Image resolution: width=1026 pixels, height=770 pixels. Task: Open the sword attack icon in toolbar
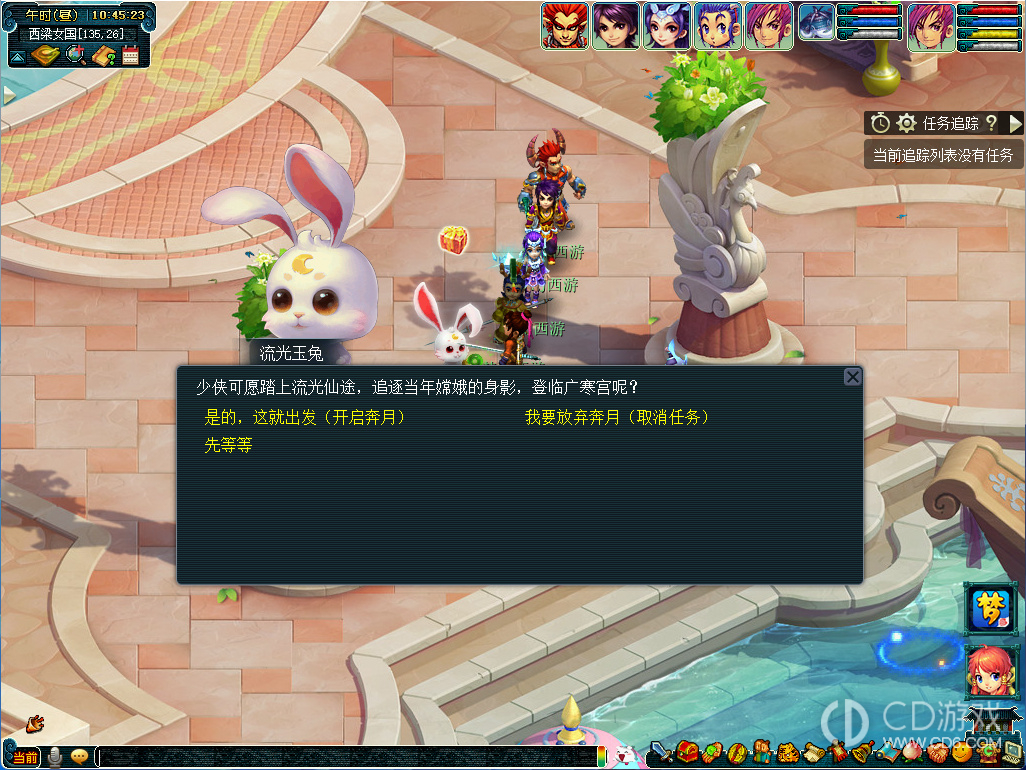661,752
